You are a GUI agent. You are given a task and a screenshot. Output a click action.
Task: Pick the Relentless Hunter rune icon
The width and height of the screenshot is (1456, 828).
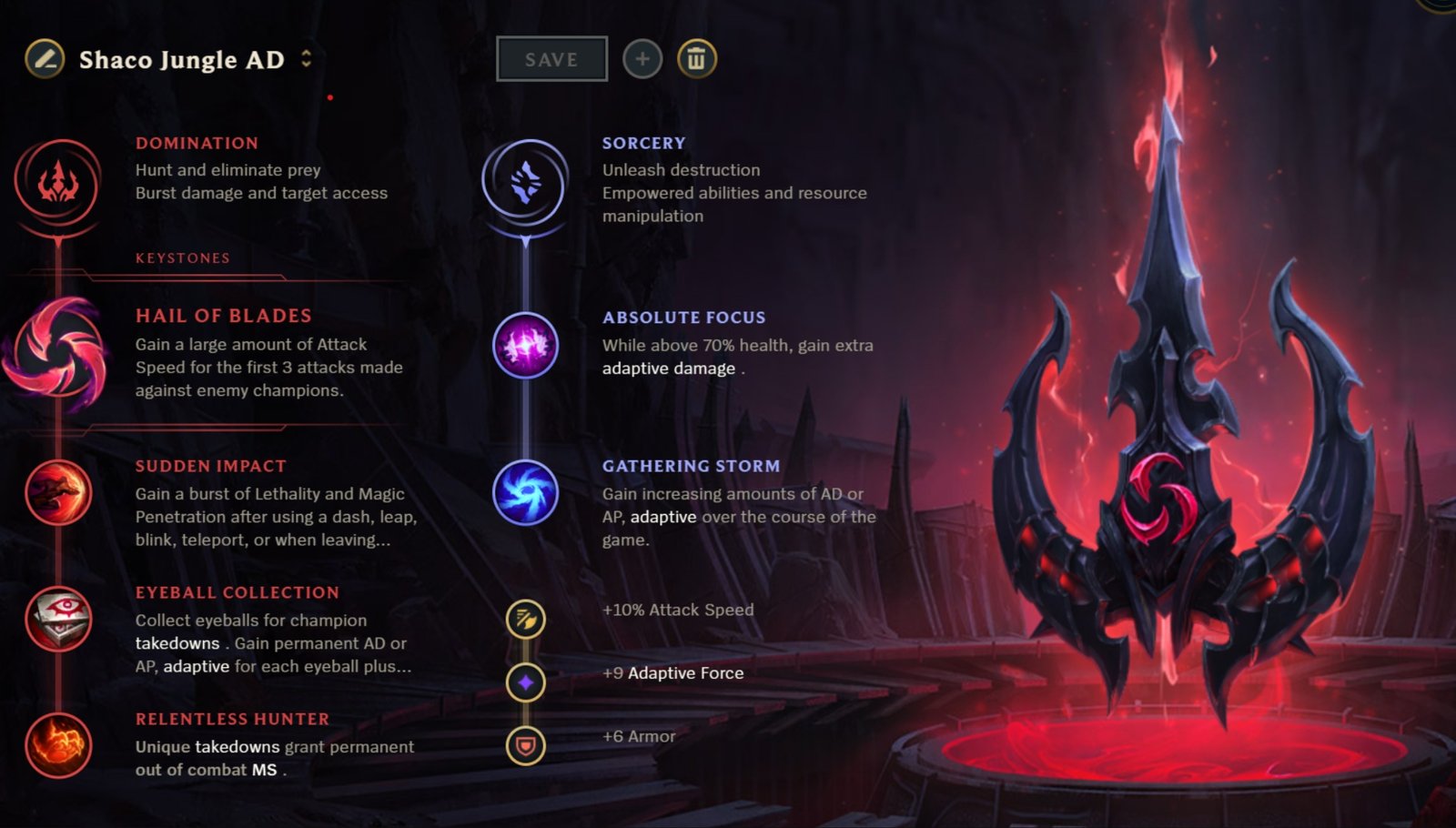pos(59,746)
